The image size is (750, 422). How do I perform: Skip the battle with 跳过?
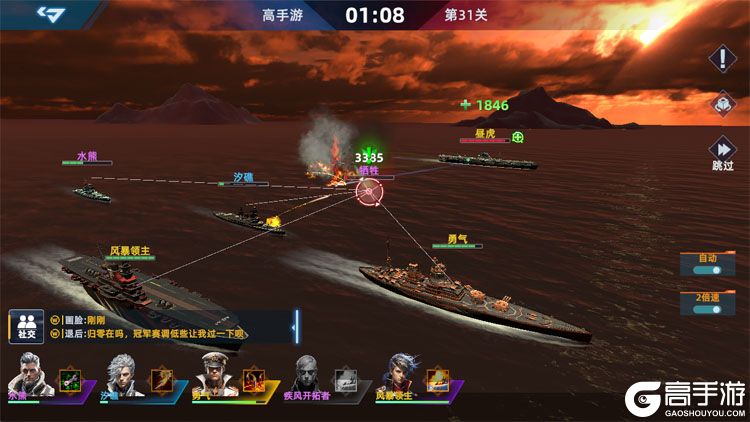[722, 151]
